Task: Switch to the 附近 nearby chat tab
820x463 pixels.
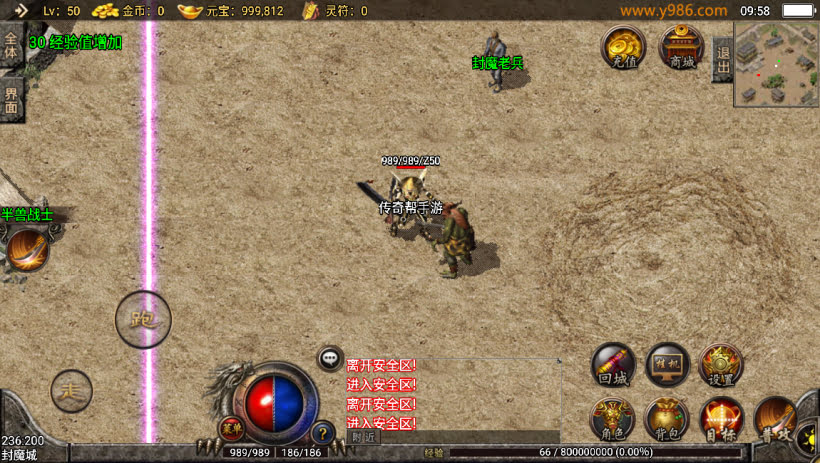Action: point(364,437)
